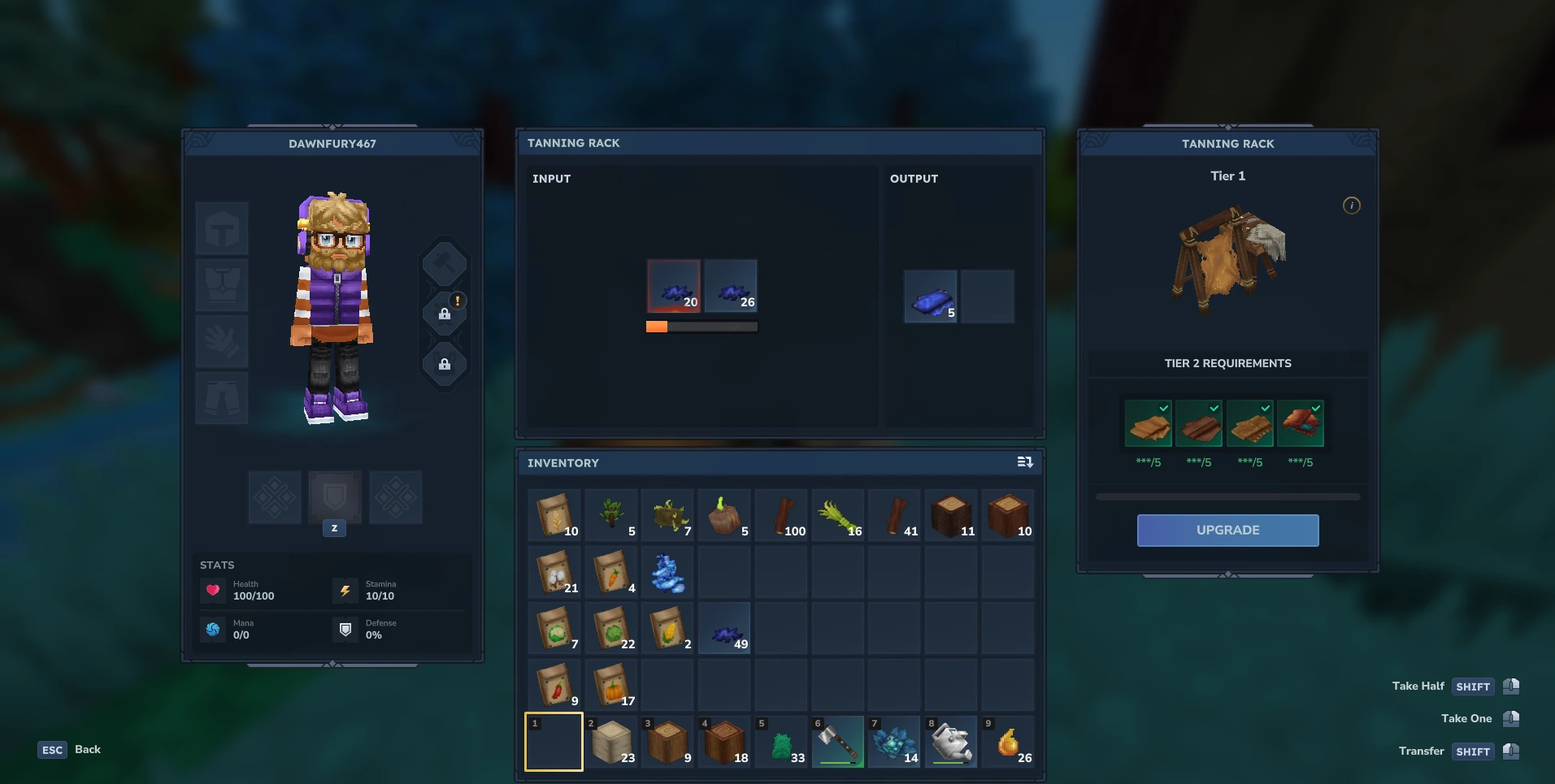Open the tanning rack info tooltip
The width and height of the screenshot is (1555, 784).
tap(1352, 206)
